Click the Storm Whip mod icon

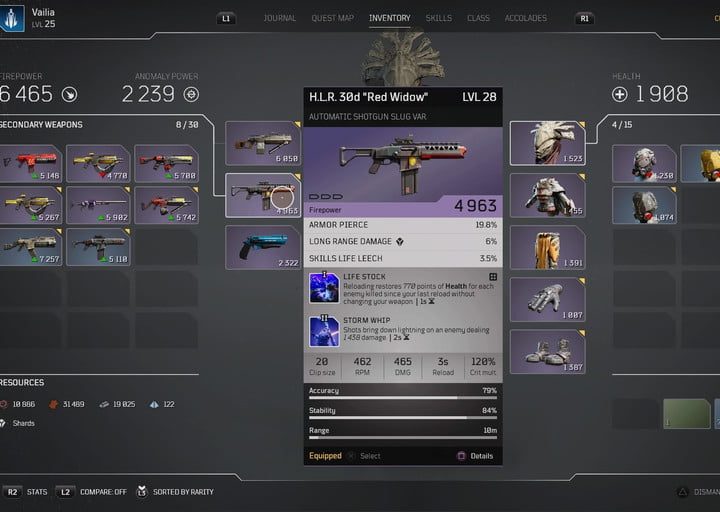point(323,331)
